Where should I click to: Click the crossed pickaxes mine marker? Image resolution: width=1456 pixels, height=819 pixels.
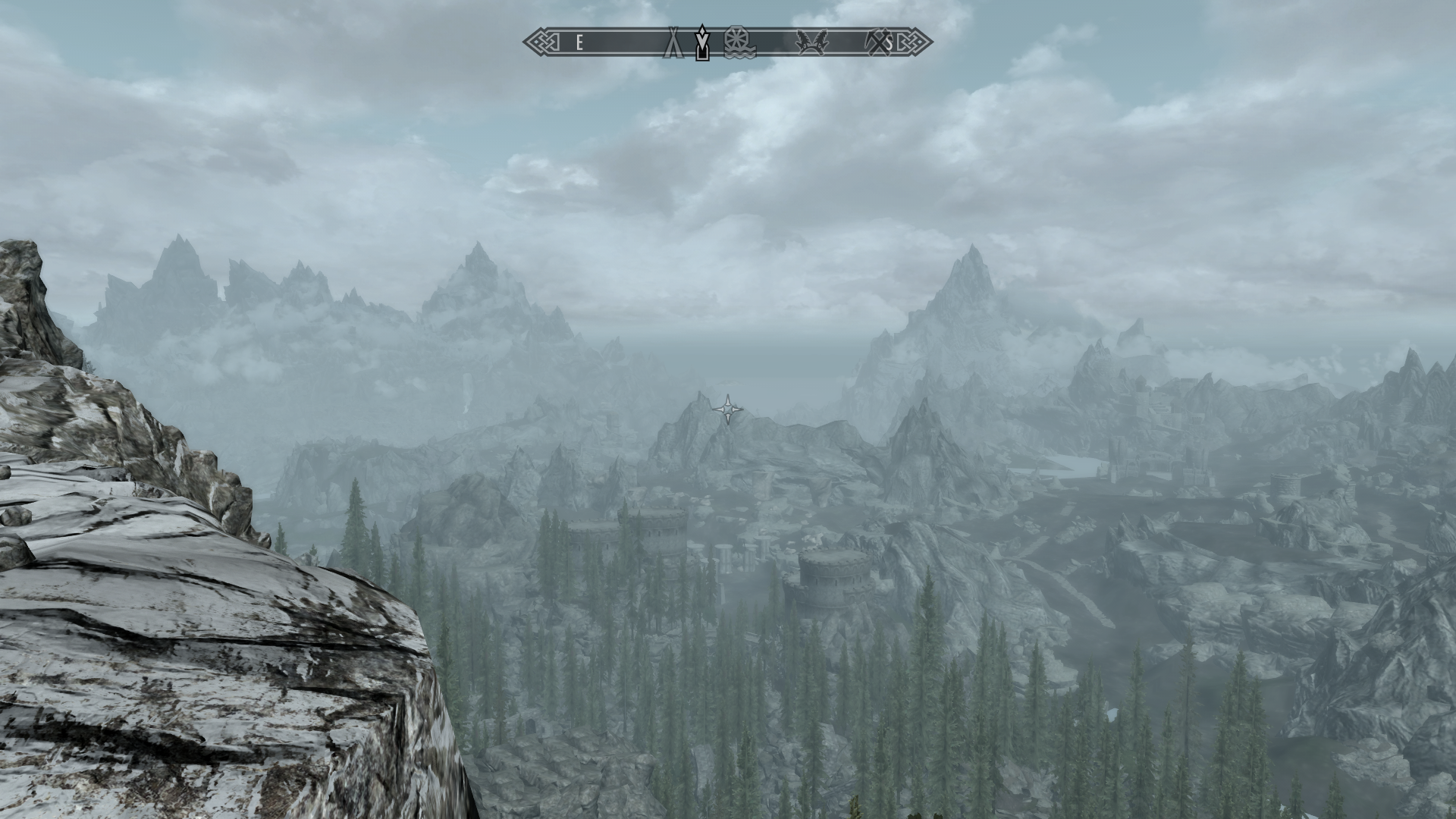878,42
